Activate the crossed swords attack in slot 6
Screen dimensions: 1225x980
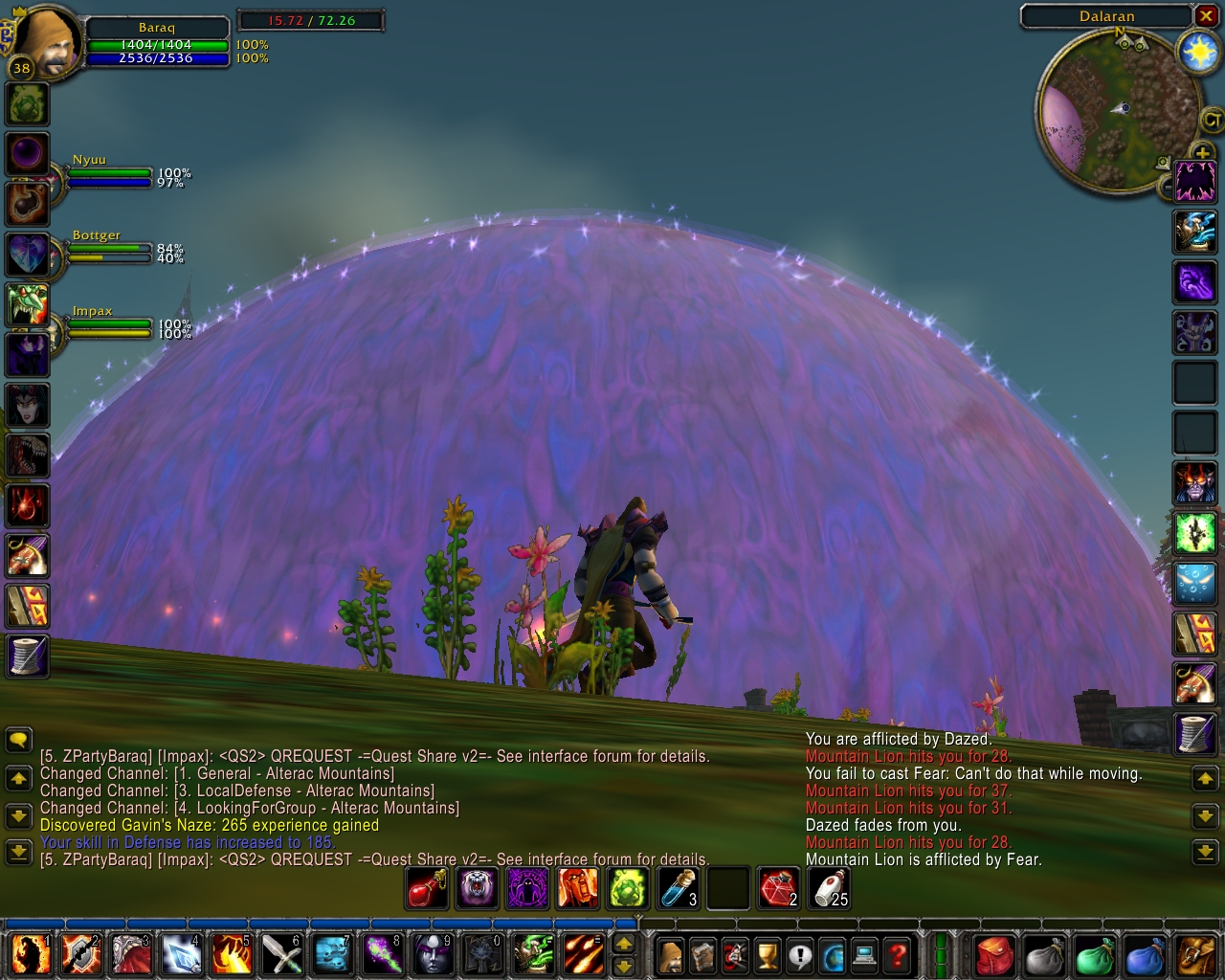(280, 954)
